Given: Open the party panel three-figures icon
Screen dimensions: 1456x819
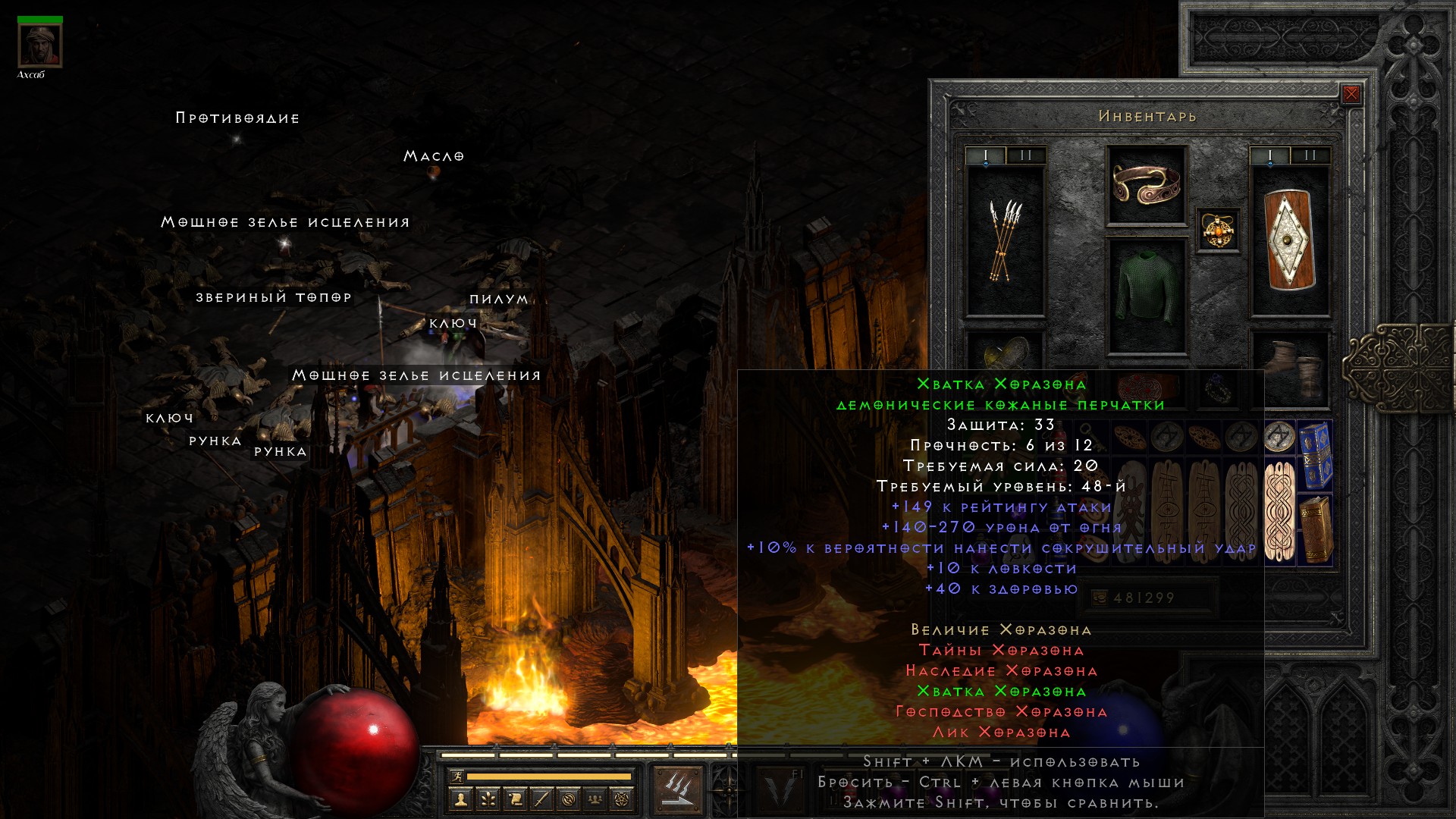Looking at the screenshot, I should pos(595,799).
